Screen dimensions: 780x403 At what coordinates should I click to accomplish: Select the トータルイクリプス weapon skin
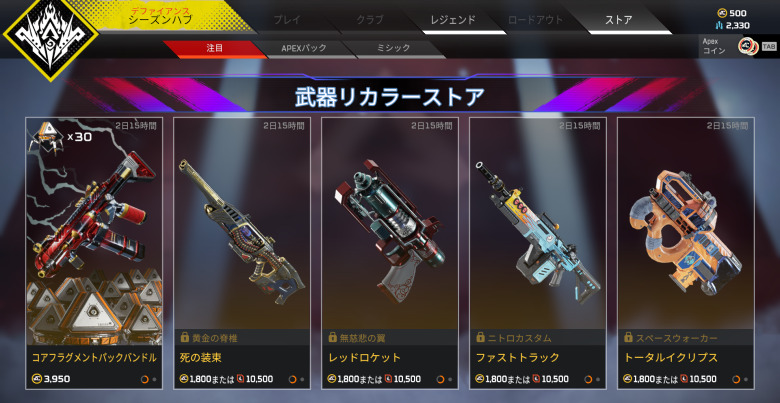pyautogui.click(x=685, y=250)
